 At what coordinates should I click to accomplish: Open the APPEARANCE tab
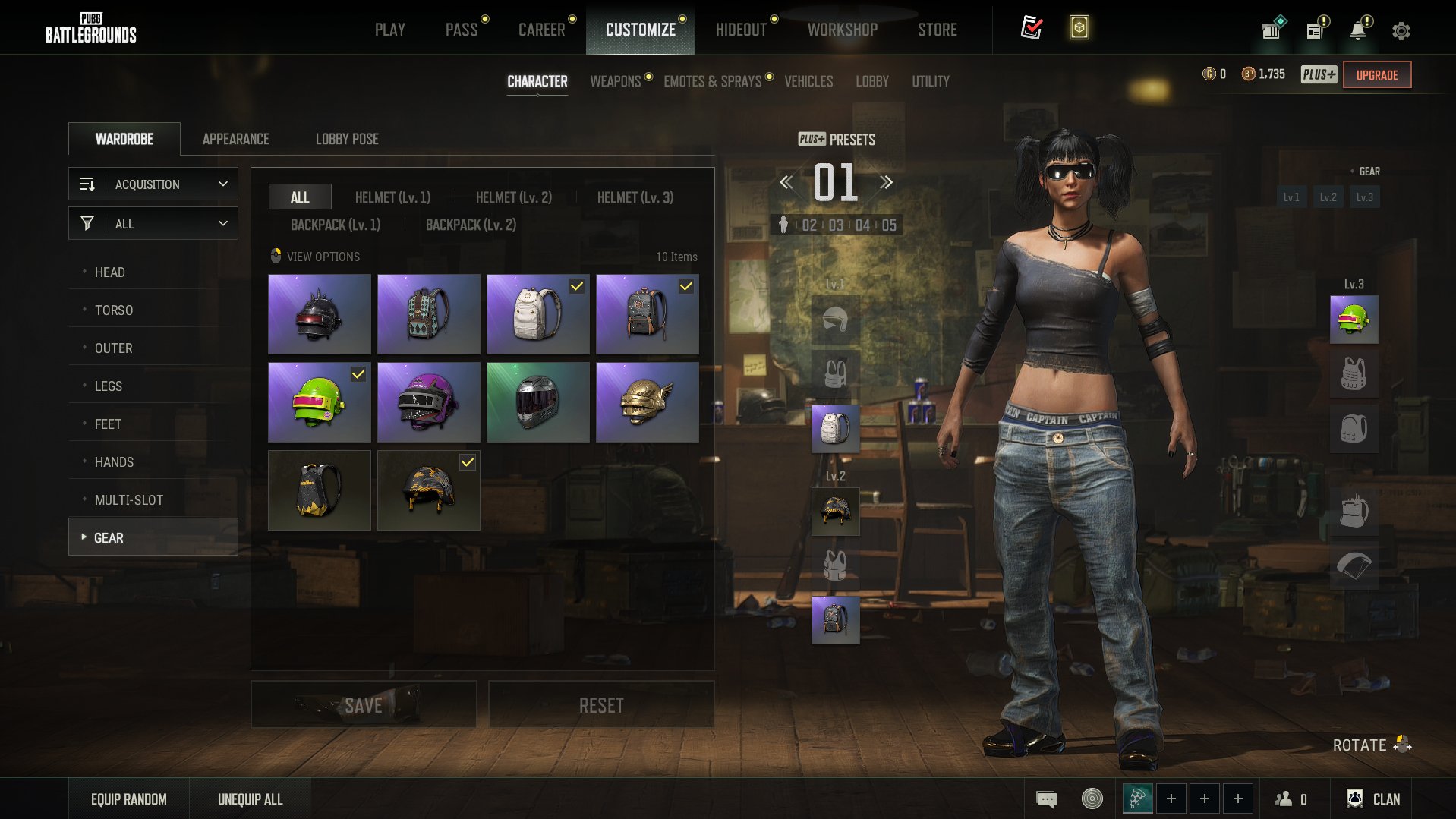click(x=235, y=139)
